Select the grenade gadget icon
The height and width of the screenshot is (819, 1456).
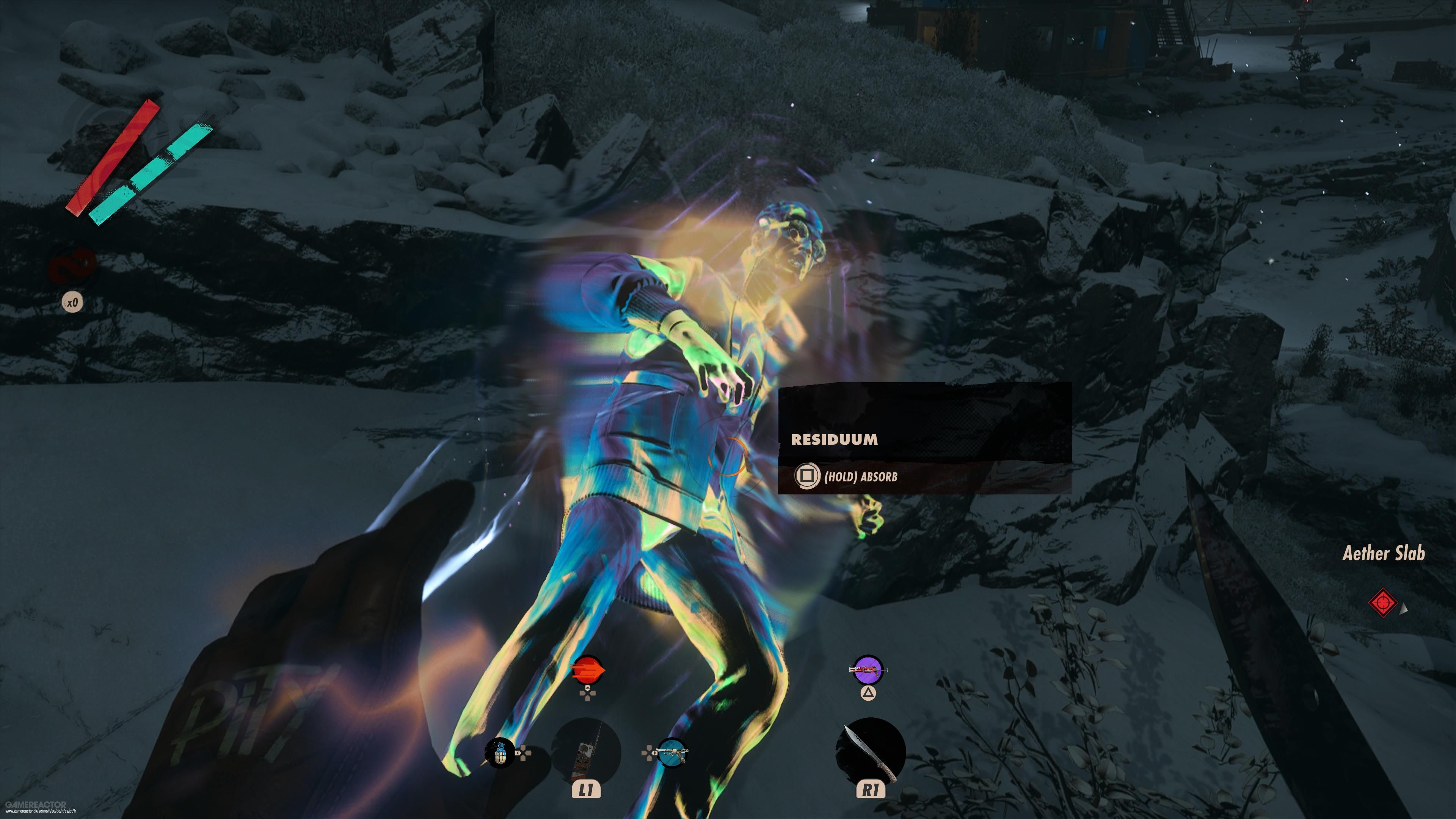tap(500, 753)
